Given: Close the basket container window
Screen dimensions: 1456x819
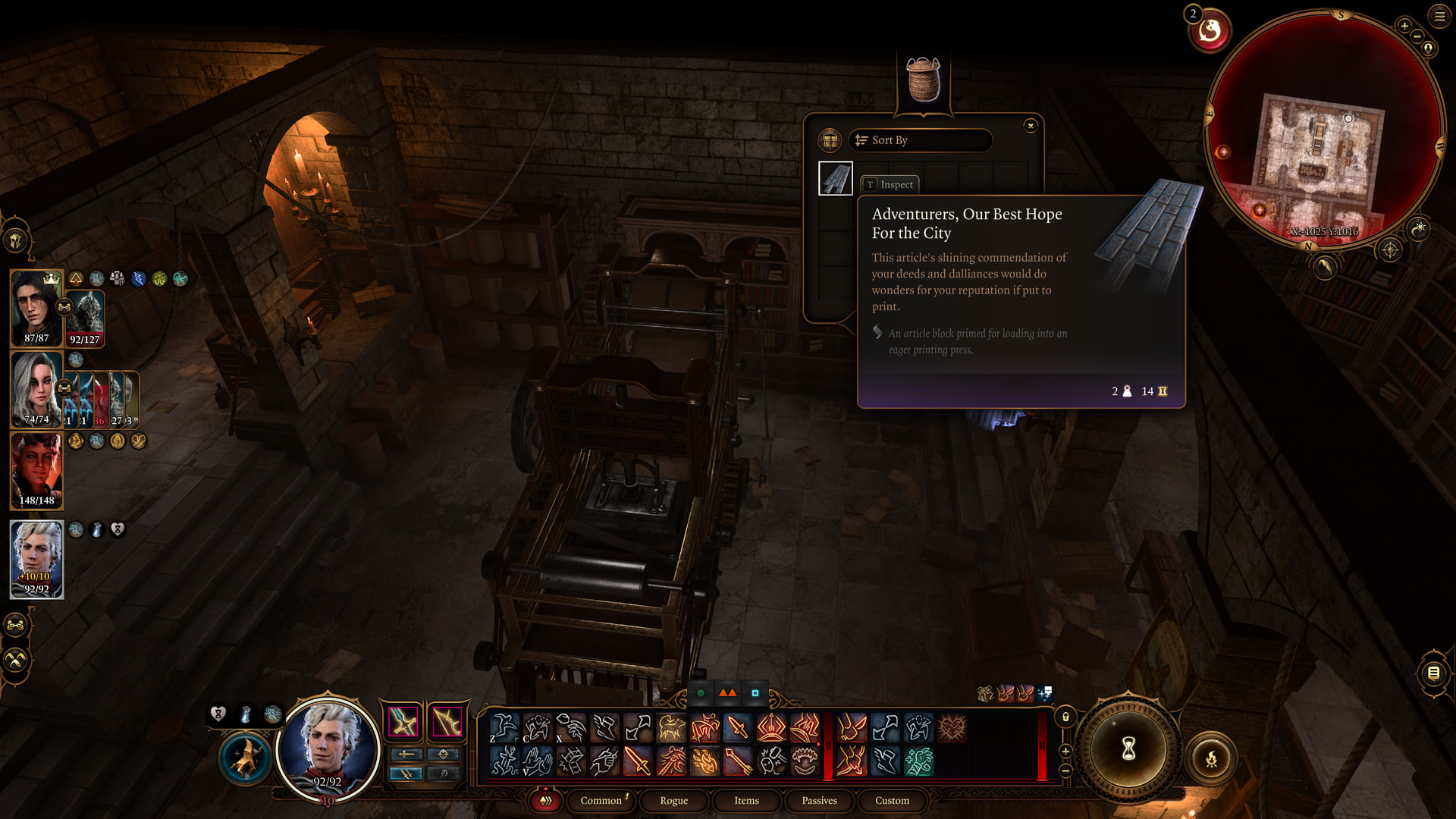Looking at the screenshot, I should pyautogui.click(x=1030, y=126).
